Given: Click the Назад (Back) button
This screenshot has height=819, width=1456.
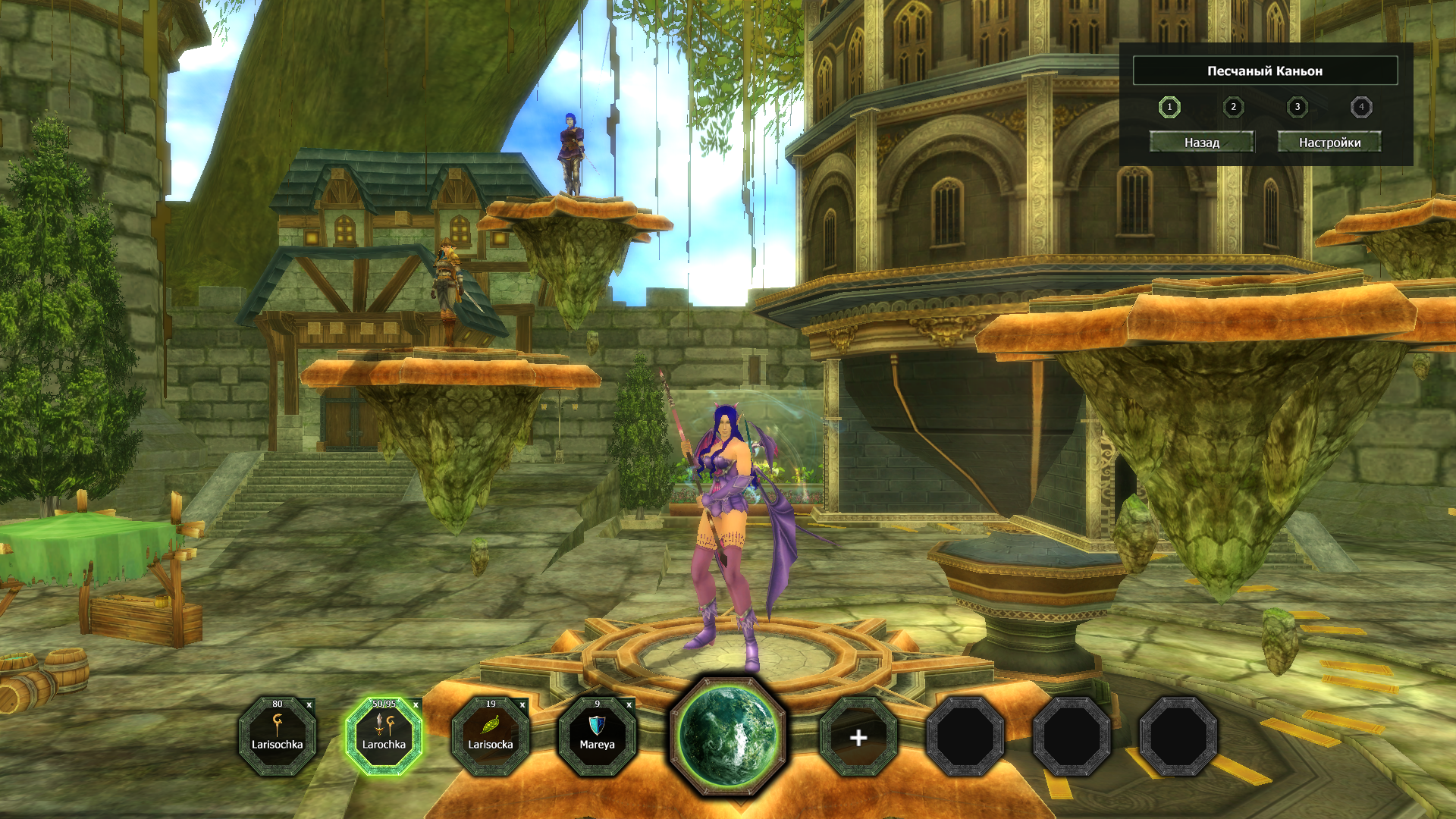Looking at the screenshot, I should tap(1201, 142).
